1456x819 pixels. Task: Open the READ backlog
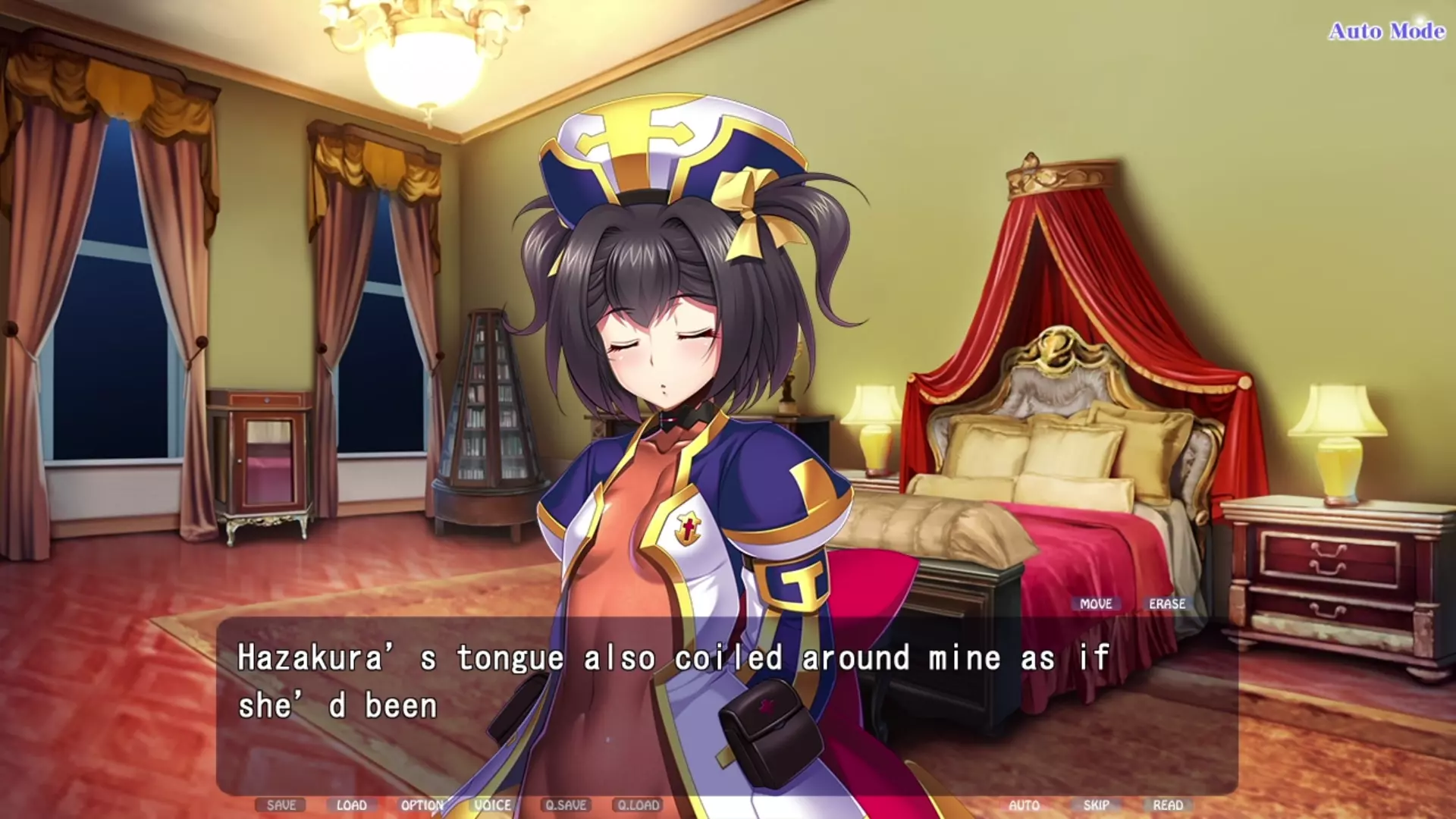[1168, 805]
